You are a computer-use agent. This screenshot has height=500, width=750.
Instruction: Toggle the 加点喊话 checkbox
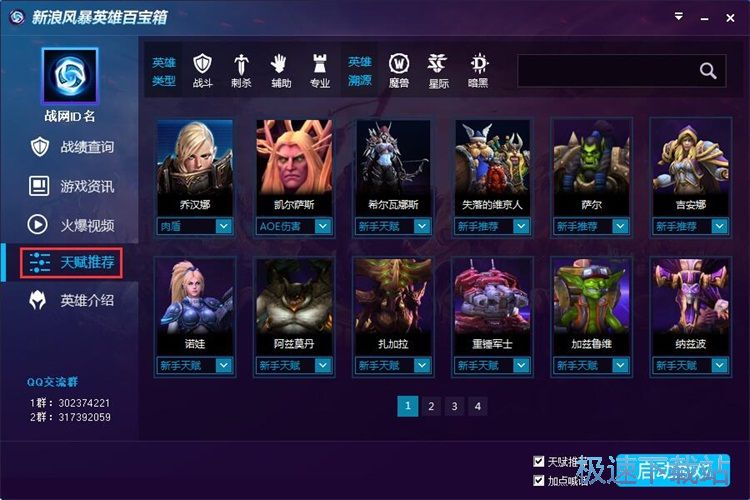(x=540, y=481)
